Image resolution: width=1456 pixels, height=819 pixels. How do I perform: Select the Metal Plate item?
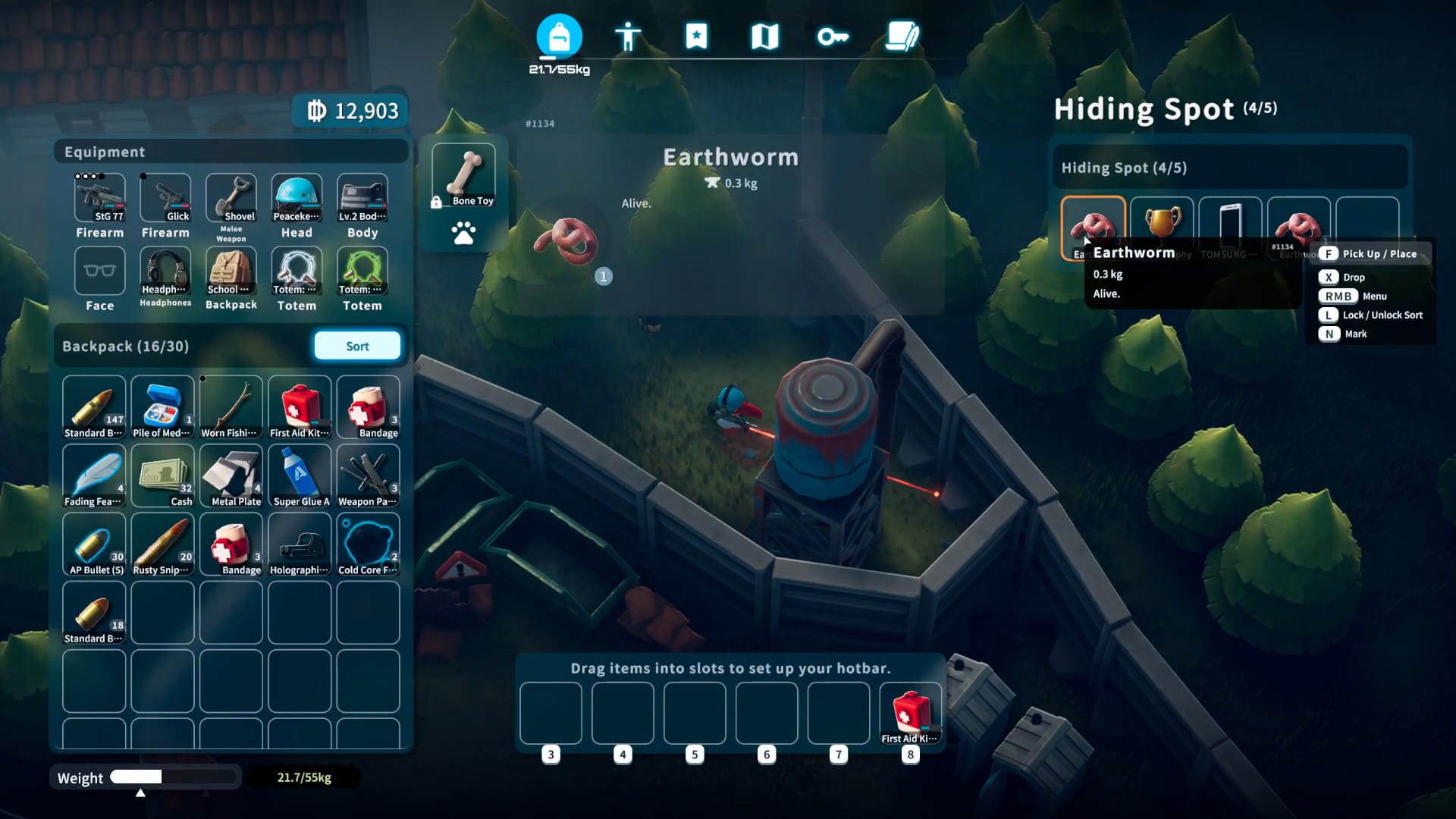(231, 475)
